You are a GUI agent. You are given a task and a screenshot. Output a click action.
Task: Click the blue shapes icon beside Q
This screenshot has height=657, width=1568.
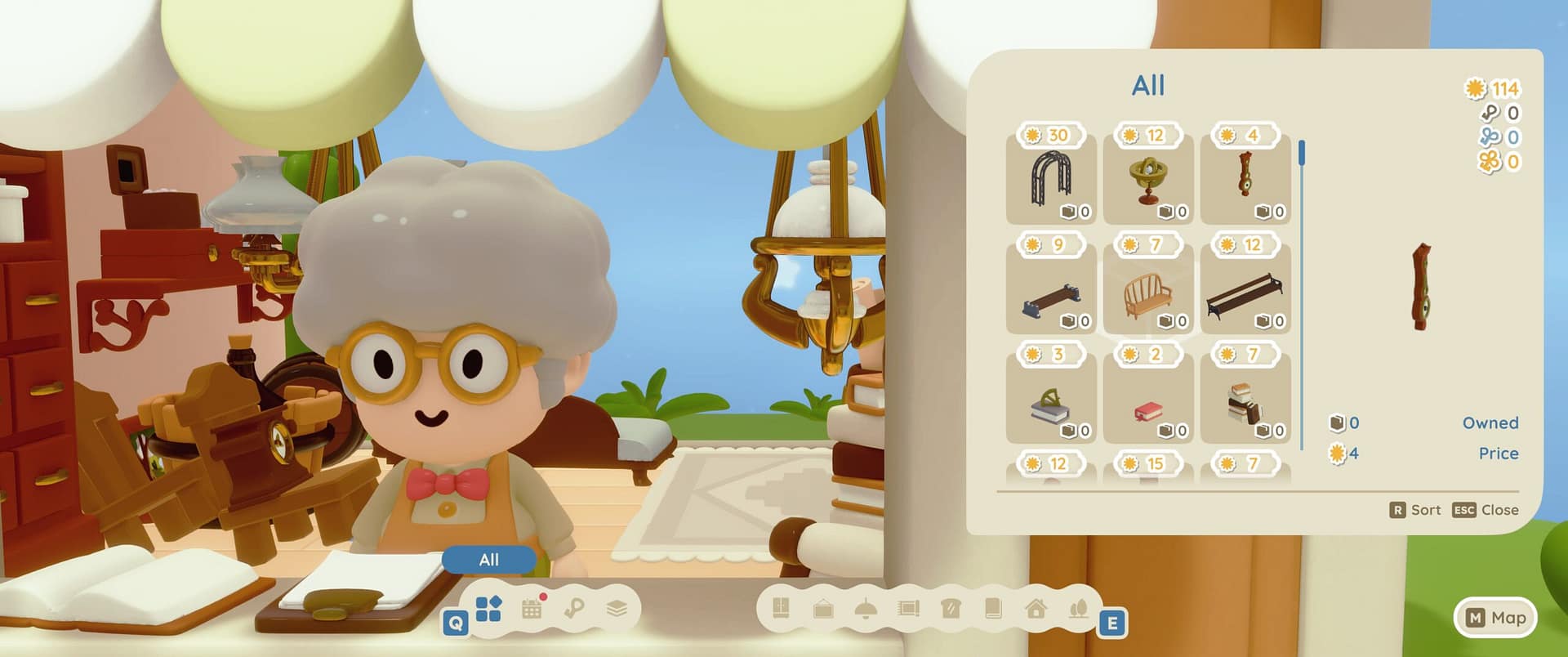488,608
